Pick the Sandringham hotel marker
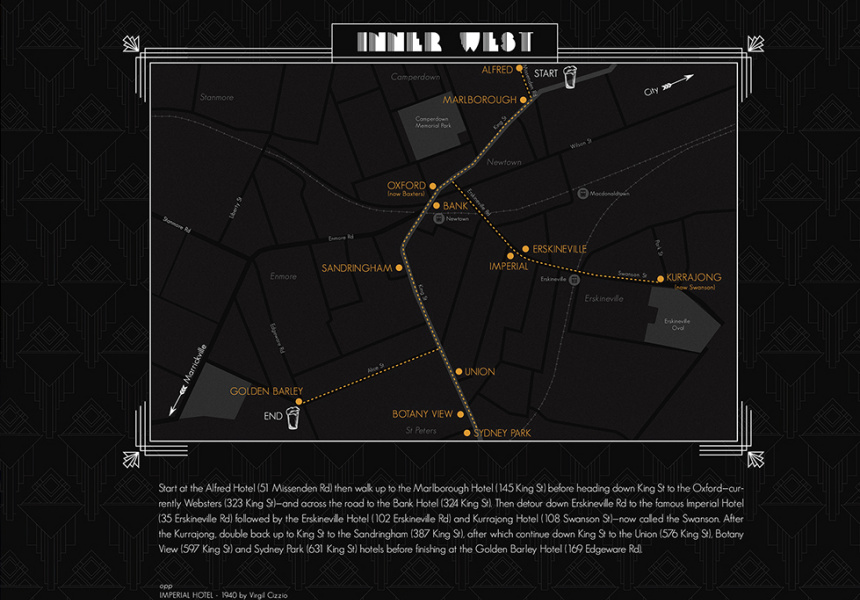Viewport: 860px width, 600px height. [399, 268]
